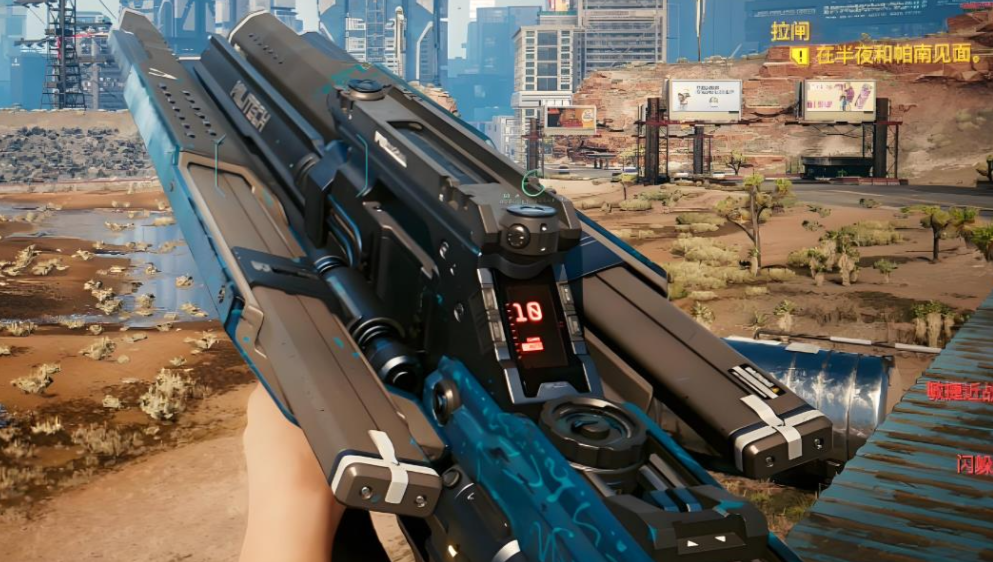Select the objective 在半夜和帕南见面

coord(898,56)
